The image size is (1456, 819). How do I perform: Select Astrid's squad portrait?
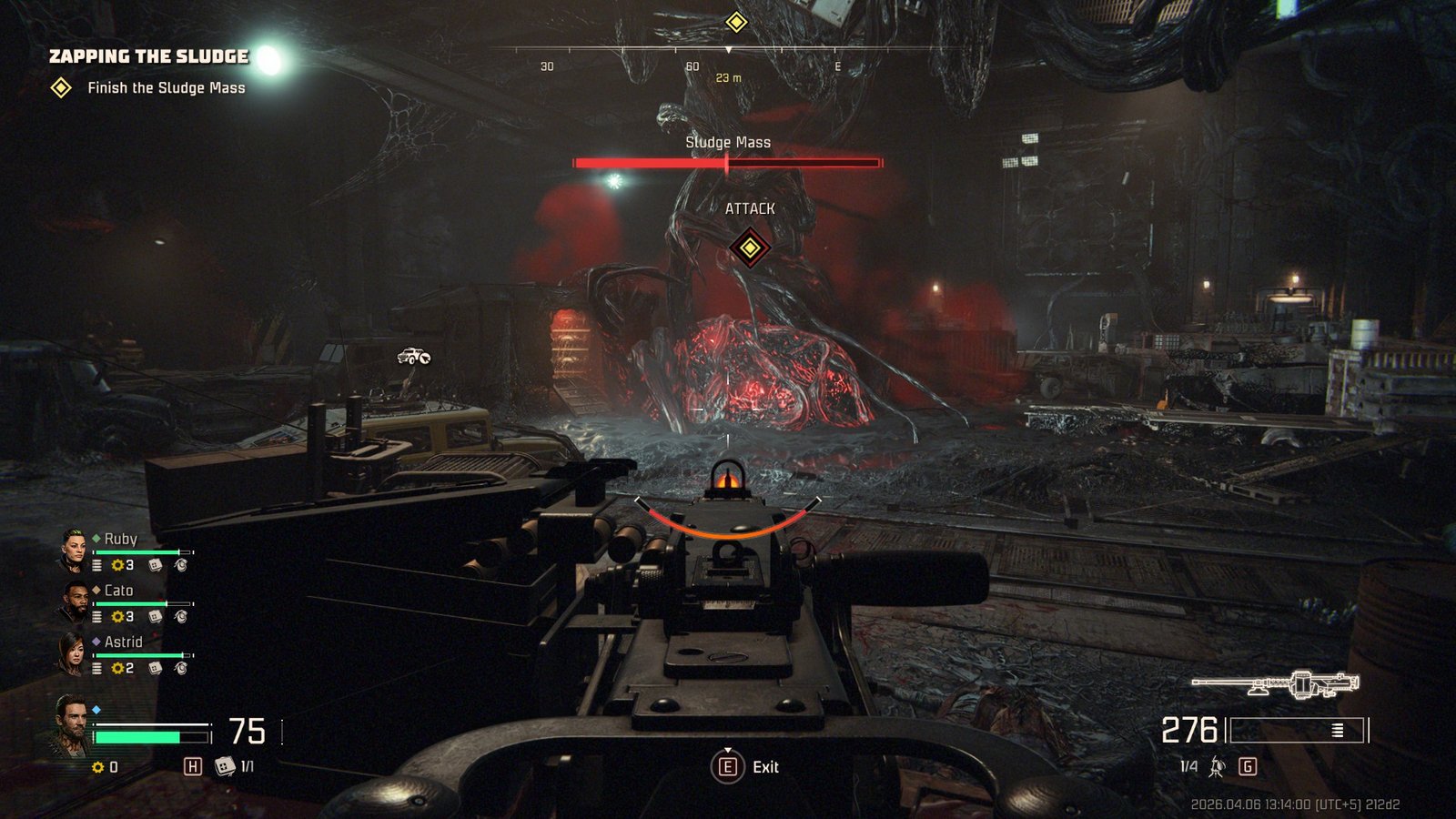(73, 653)
